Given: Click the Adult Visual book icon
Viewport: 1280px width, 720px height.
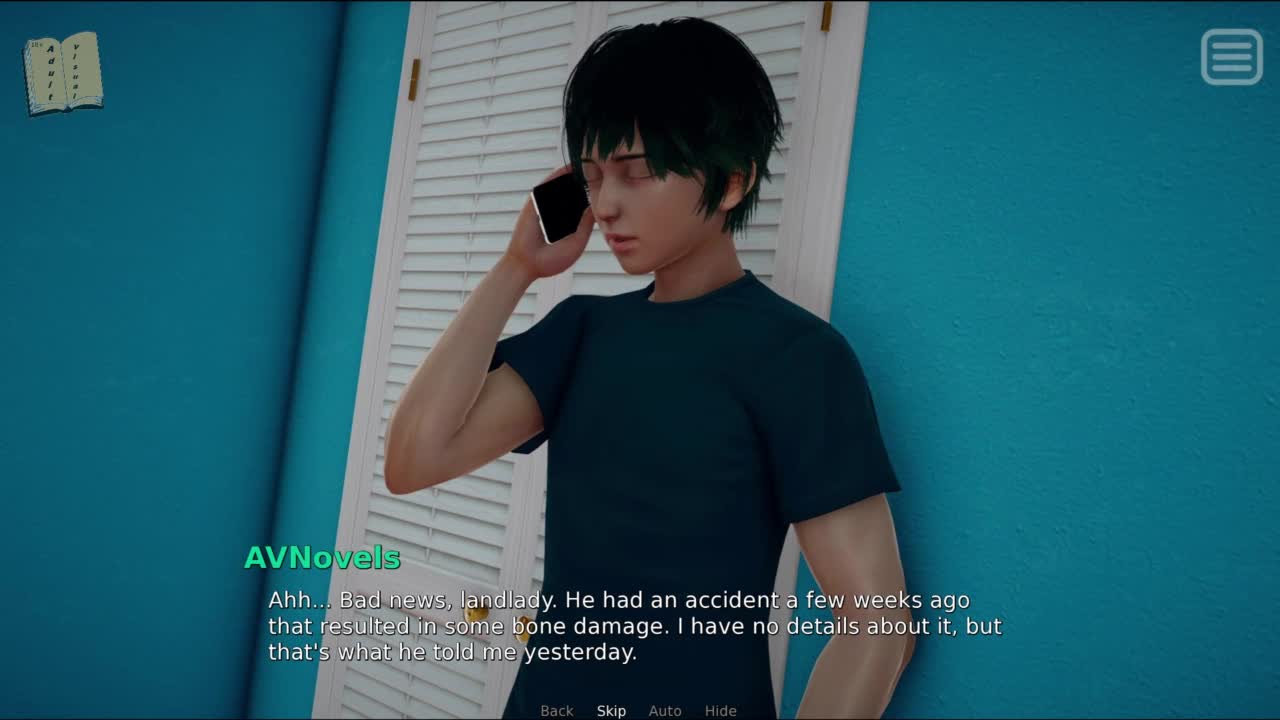Looking at the screenshot, I should (63, 72).
